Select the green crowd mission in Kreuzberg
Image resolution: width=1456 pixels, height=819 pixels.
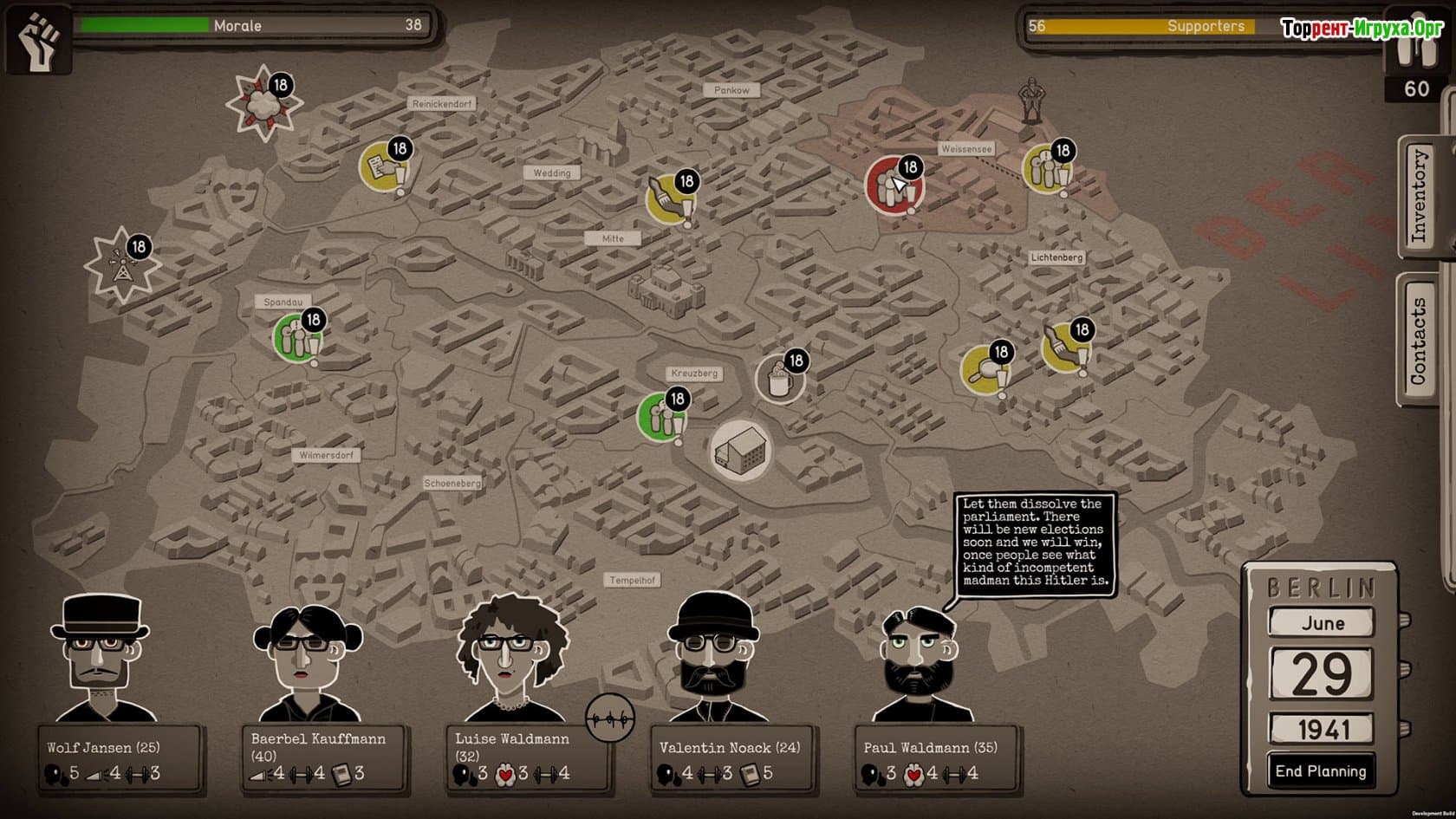[661, 416]
